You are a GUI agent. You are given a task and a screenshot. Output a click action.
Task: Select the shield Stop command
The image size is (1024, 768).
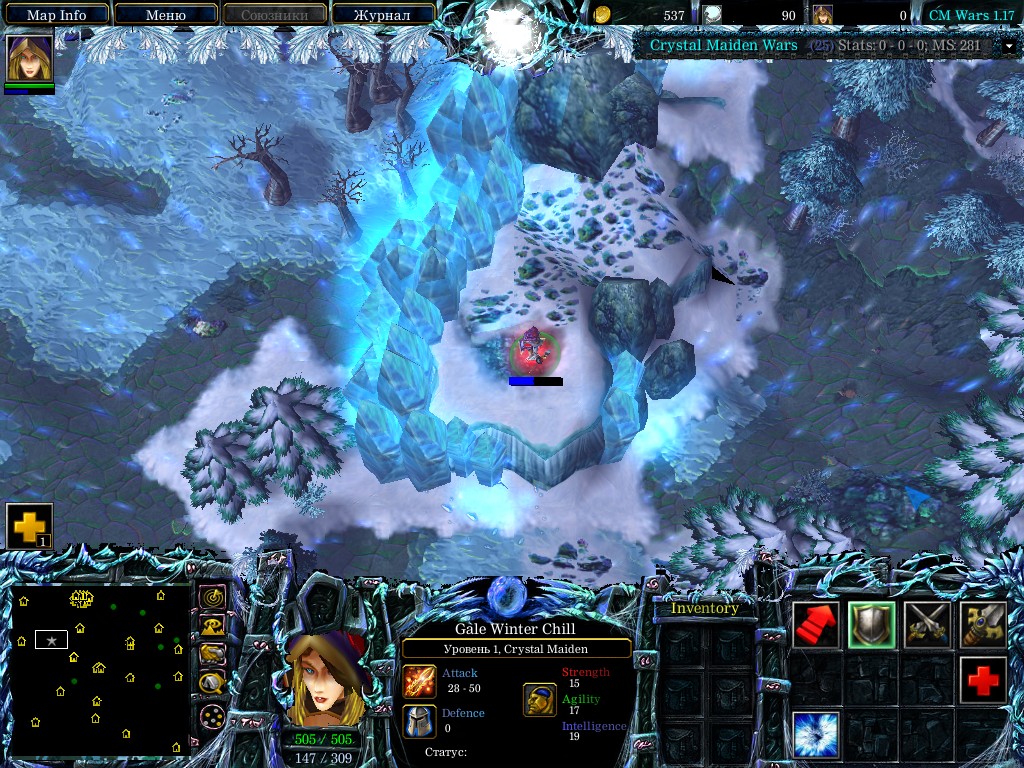pyautogui.click(x=871, y=625)
